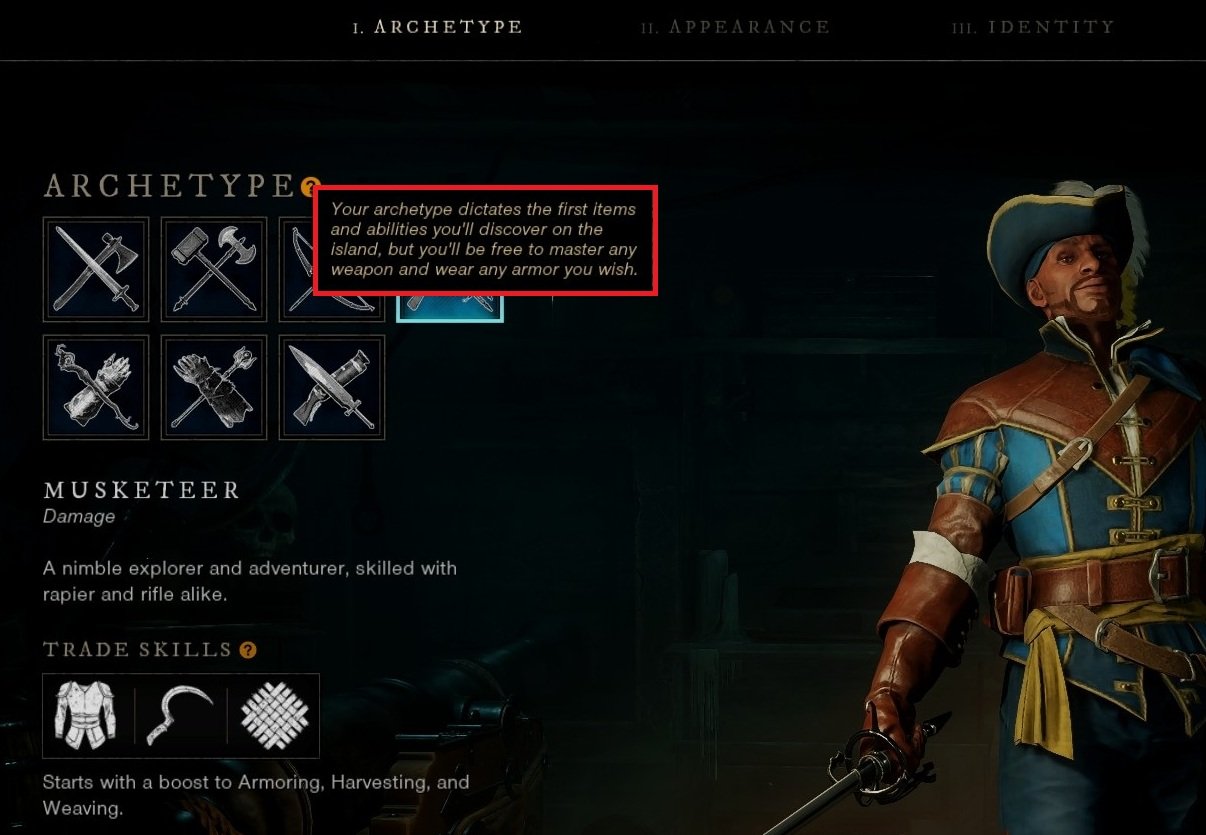The width and height of the screenshot is (1206, 835).
Task: Pick the dagger and blunderbuss archetype
Action: tap(332, 387)
